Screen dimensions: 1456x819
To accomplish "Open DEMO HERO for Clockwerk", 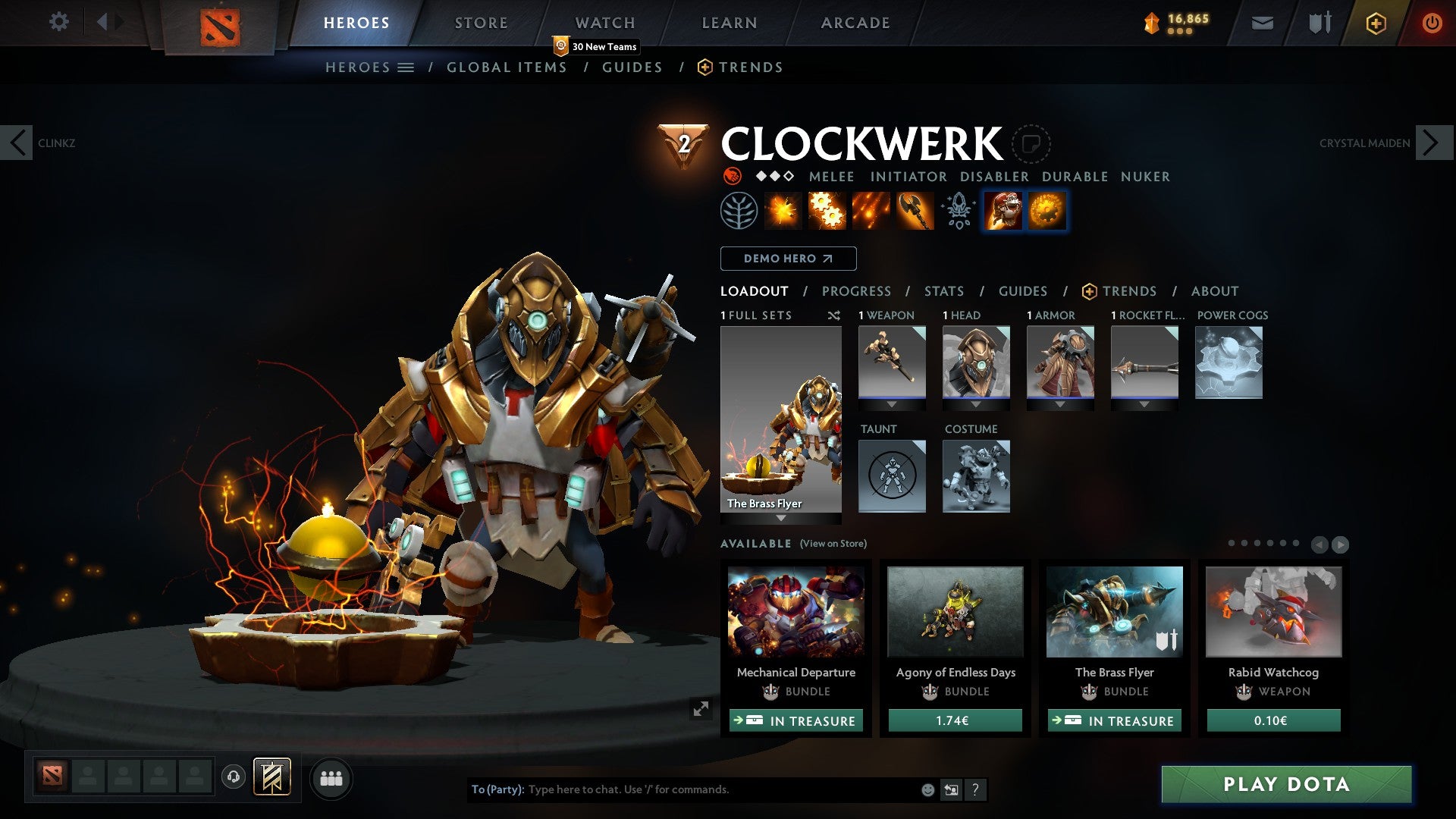I will click(x=788, y=259).
